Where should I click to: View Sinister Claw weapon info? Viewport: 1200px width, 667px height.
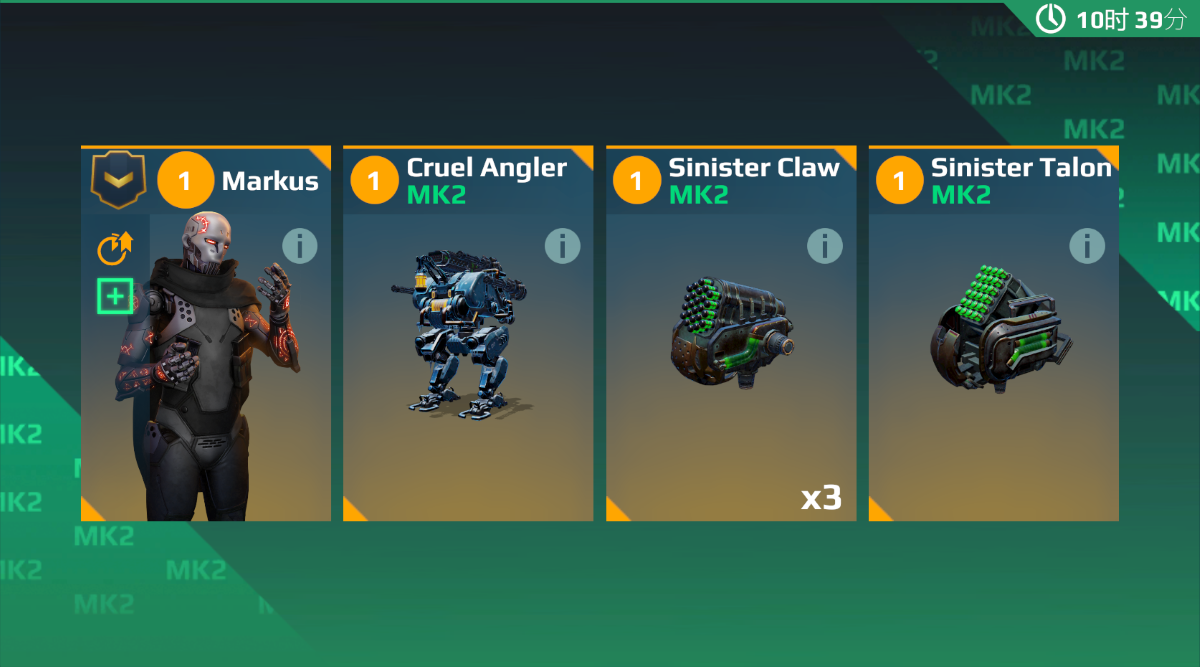point(824,246)
